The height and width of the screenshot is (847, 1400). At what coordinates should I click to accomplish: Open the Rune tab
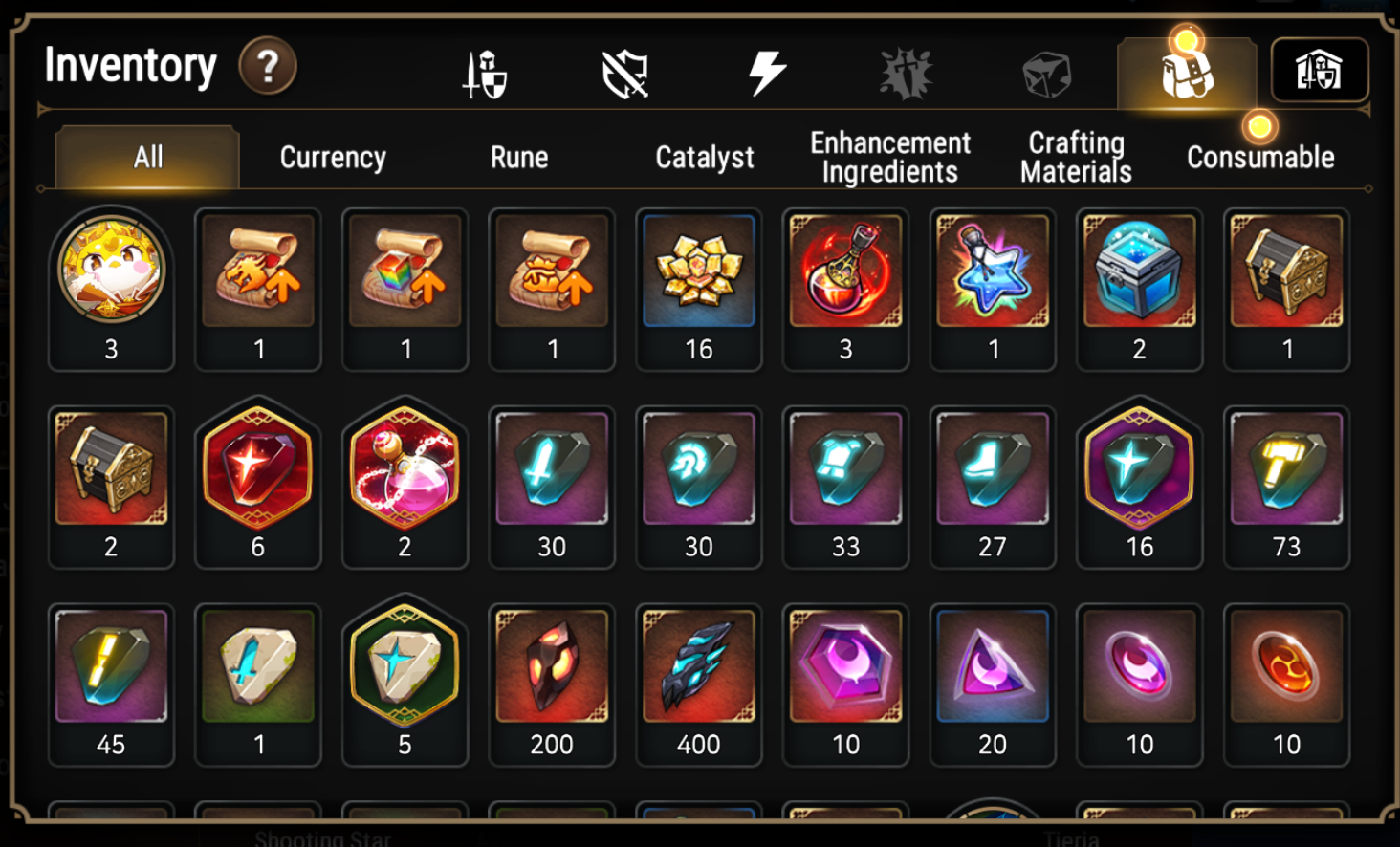point(518,157)
